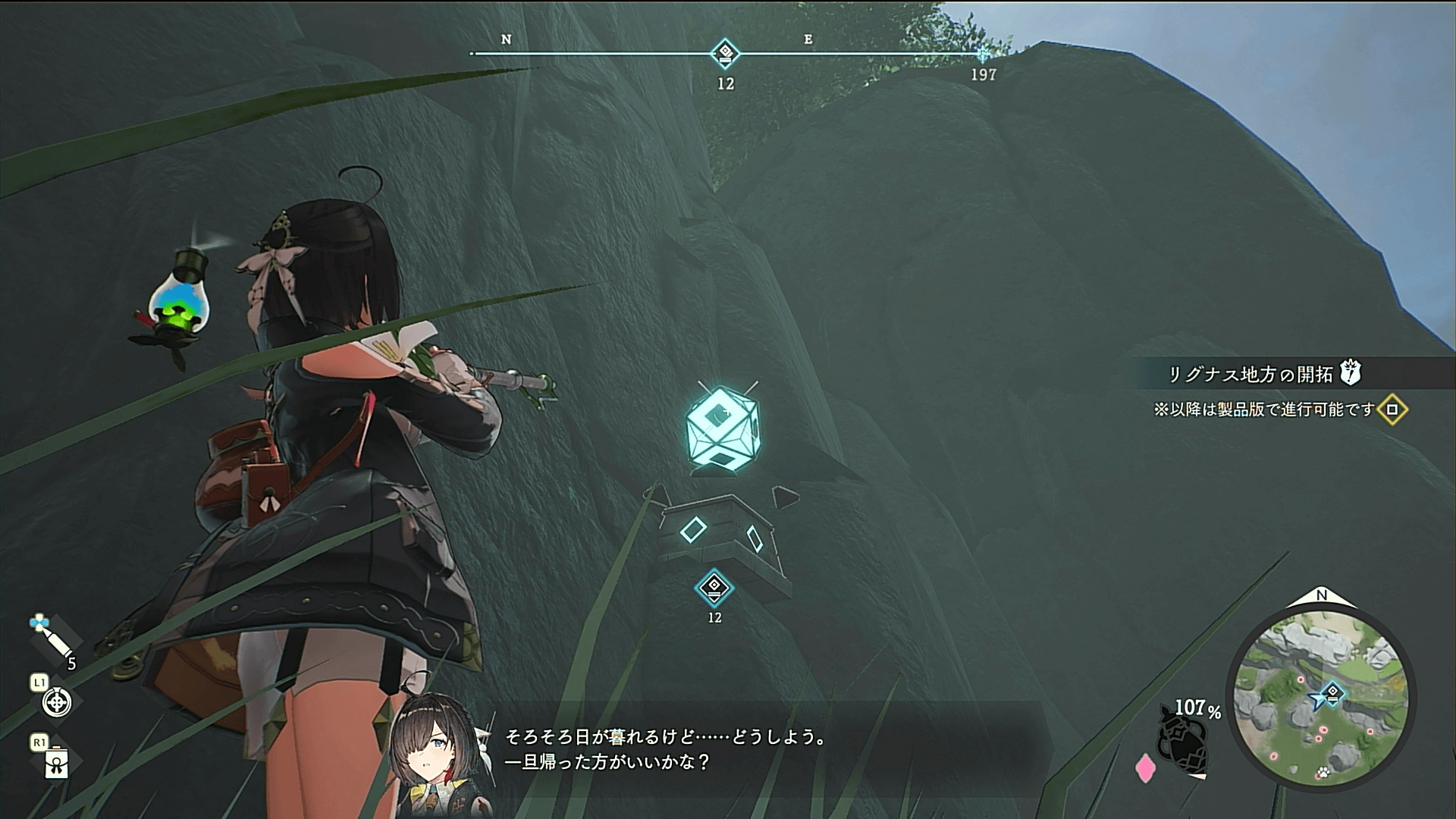Activate the crosshair aim icon
Viewport: 1456px width, 819px height.
tap(57, 702)
